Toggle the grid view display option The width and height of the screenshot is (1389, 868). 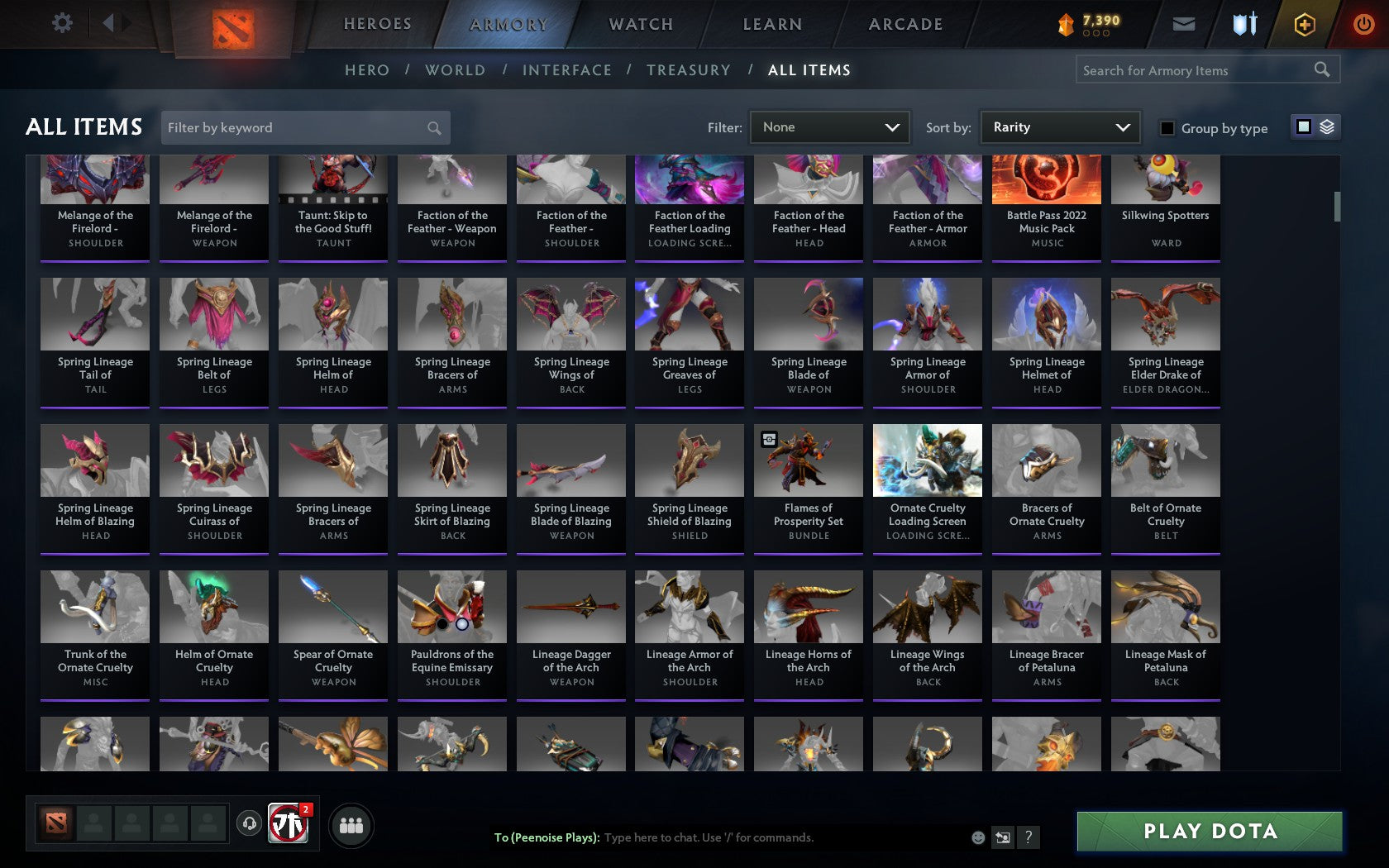pos(1302,126)
